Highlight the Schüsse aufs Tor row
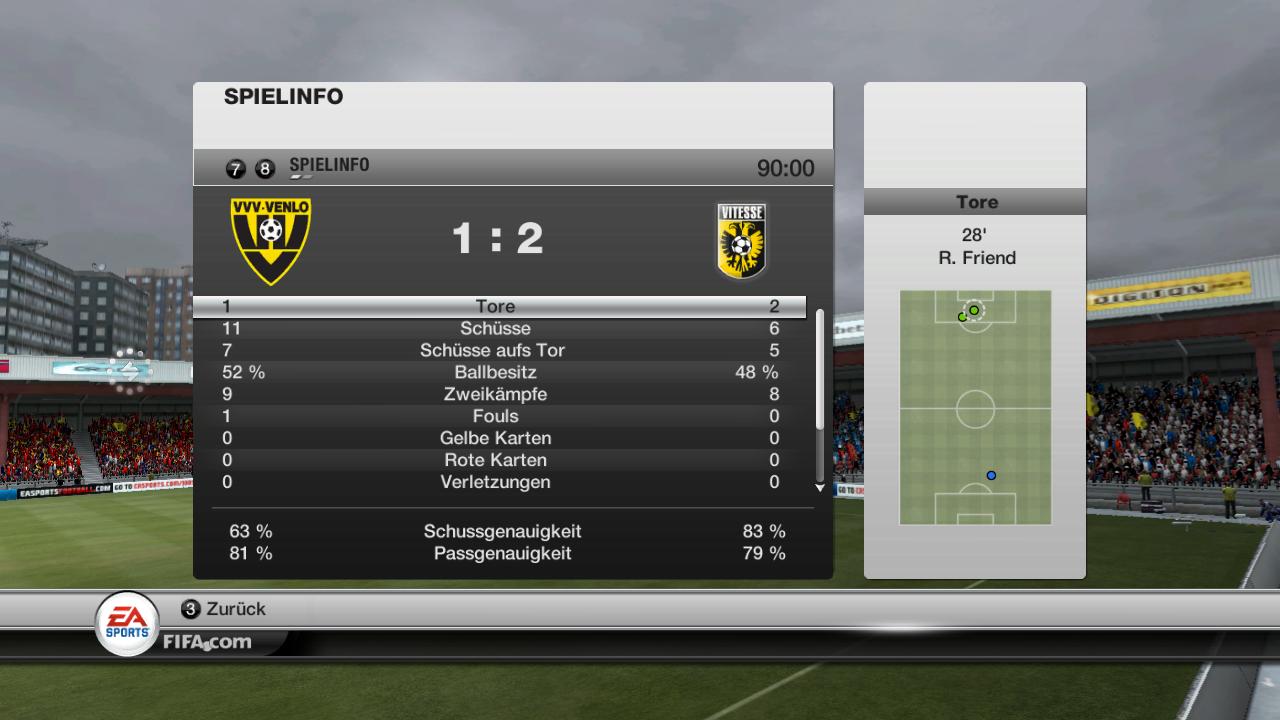The image size is (1280, 720). (x=496, y=351)
